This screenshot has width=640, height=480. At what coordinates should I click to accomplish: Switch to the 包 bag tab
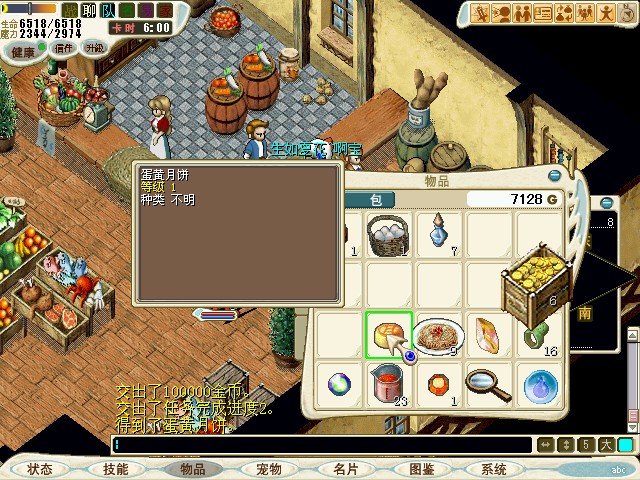tap(375, 199)
